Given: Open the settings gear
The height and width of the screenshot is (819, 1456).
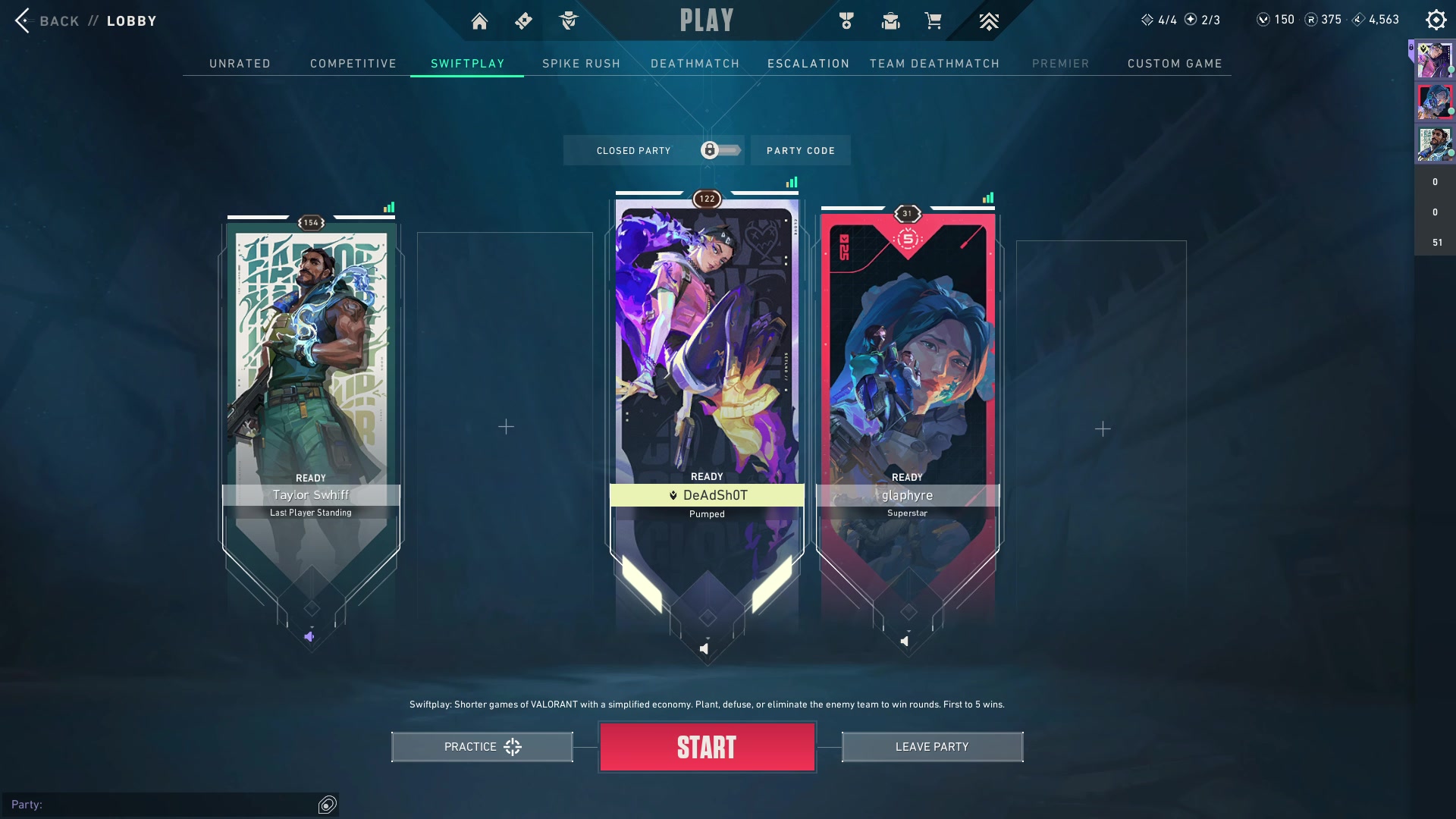Looking at the screenshot, I should click(x=1436, y=20).
